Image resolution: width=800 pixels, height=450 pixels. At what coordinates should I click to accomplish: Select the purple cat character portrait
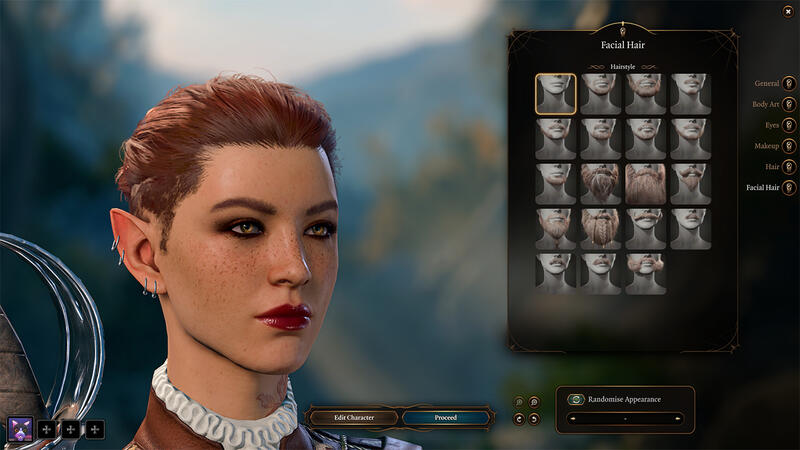pyautogui.click(x=20, y=429)
